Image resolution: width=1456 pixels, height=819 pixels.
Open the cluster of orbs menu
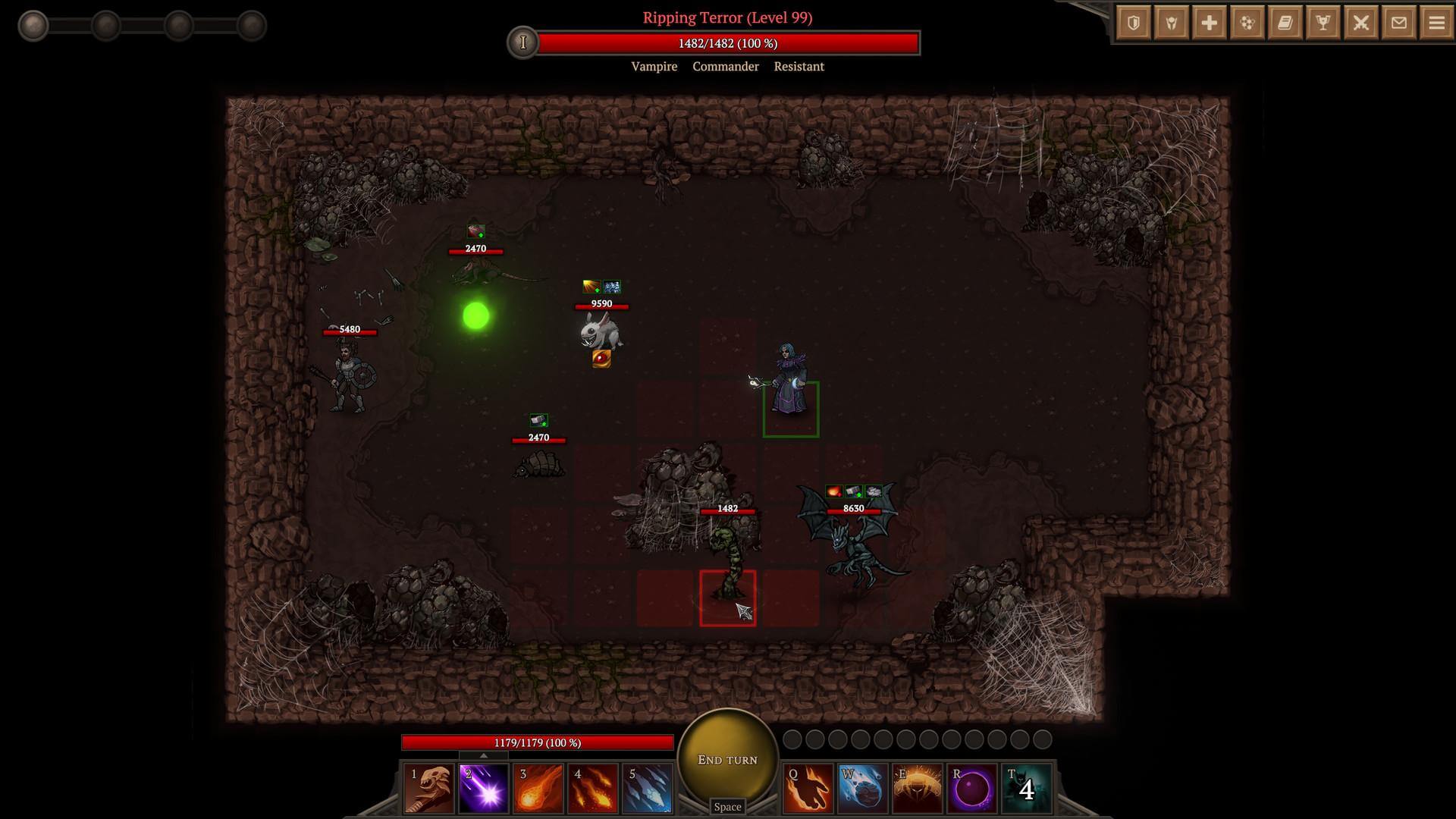(x=1247, y=24)
